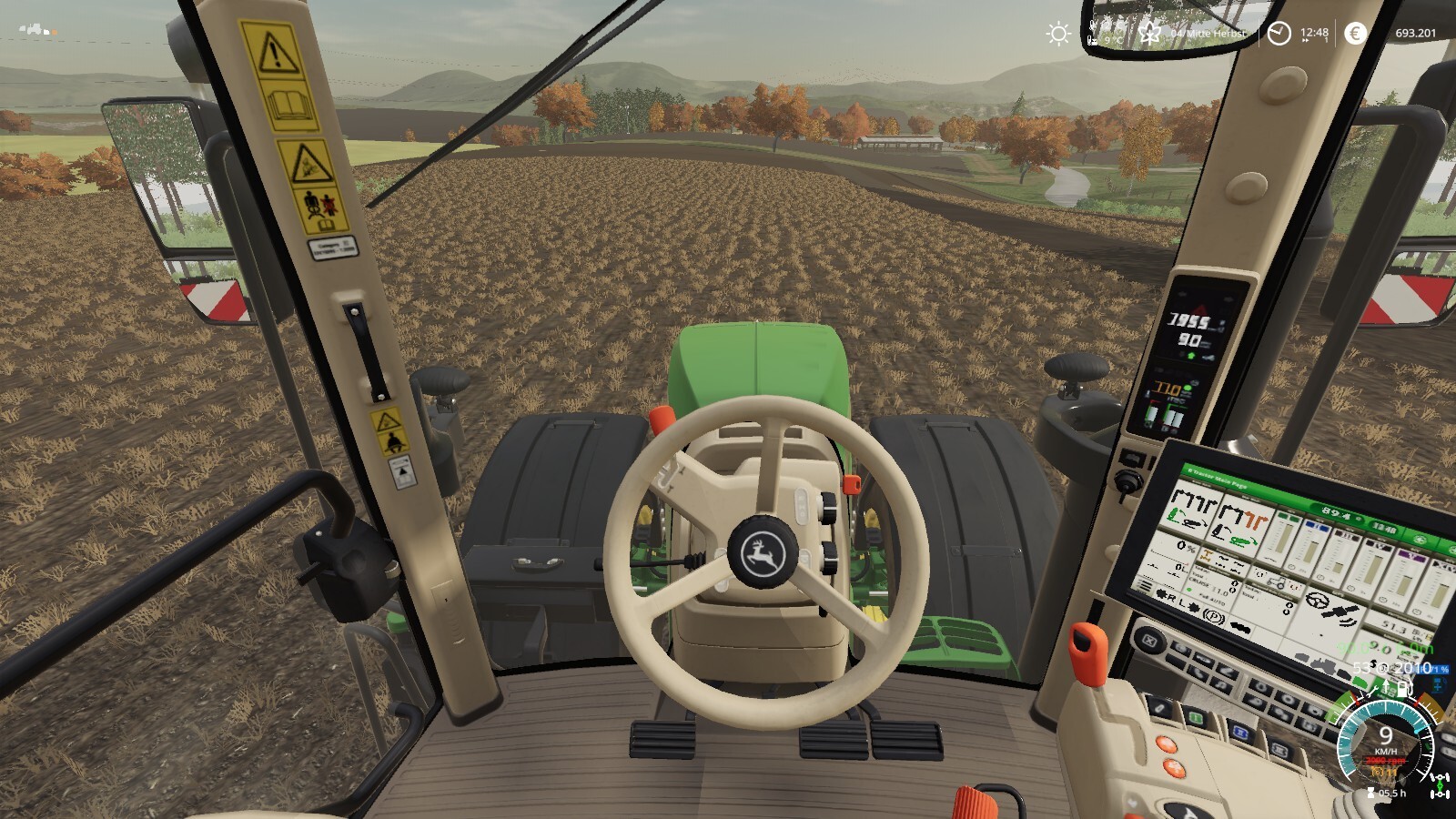Image resolution: width=1456 pixels, height=819 pixels.
Task: Select the autumn leaf season icon
Action: (x=1150, y=34)
